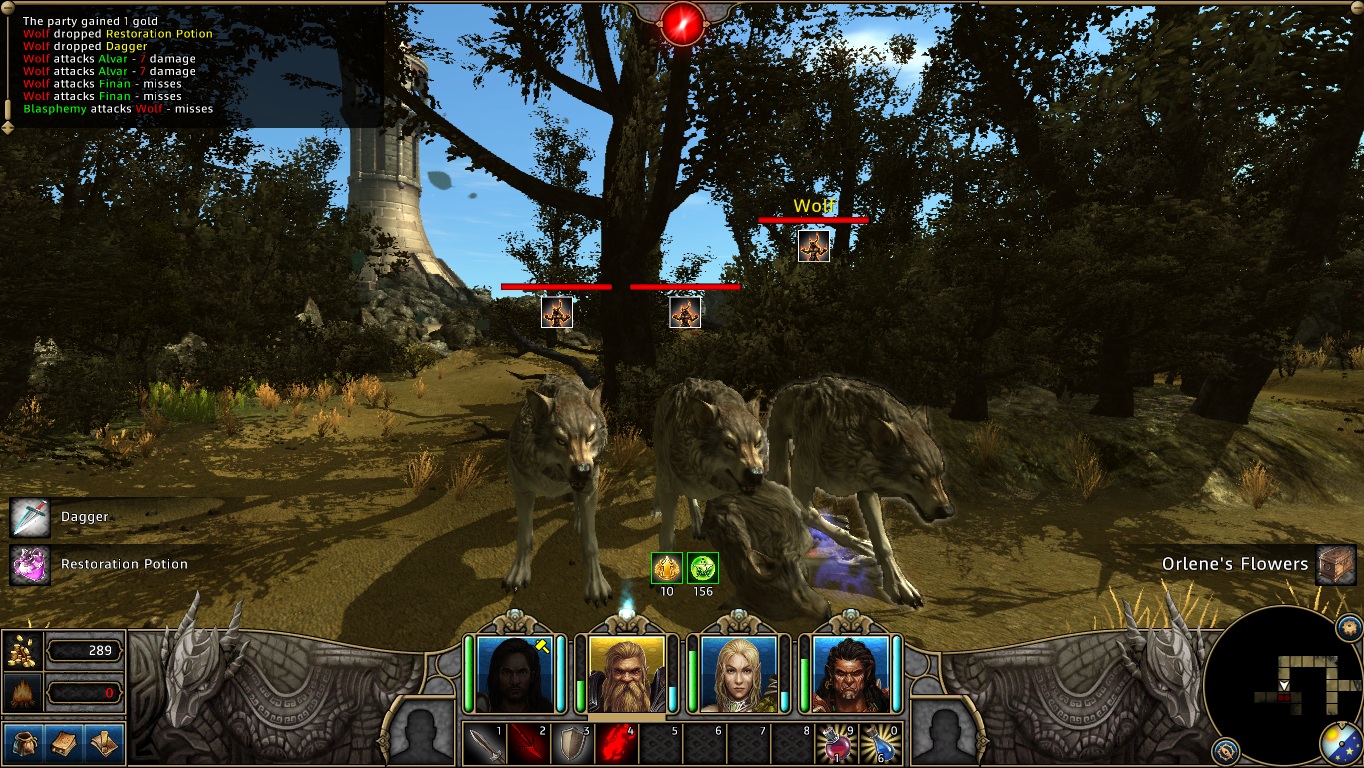Select the bearded dwarf hero portrait
Image resolution: width=1364 pixels, height=768 pixels.
coord(627,673)
